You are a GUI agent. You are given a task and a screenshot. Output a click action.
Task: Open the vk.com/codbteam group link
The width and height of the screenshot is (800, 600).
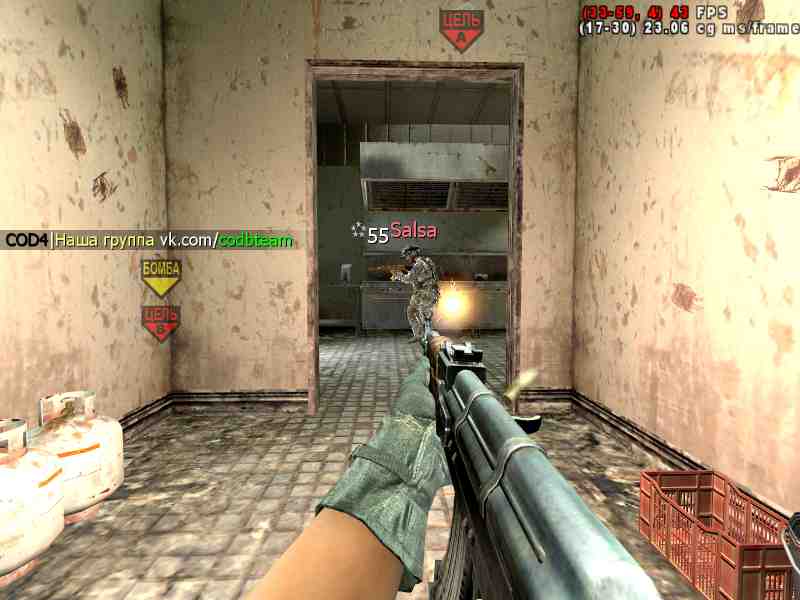(228, 240)
